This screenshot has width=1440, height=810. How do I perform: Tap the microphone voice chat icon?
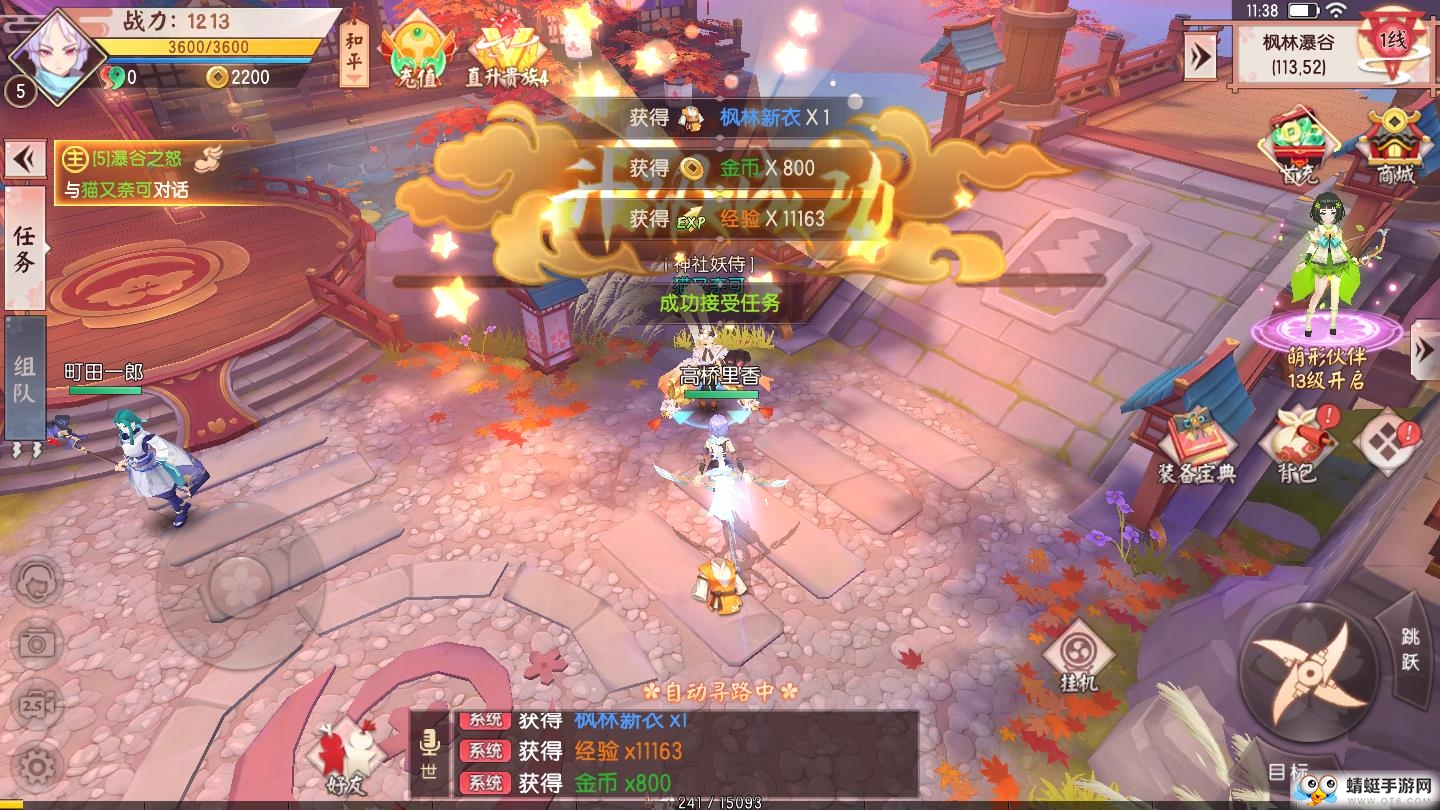[430, 752]
